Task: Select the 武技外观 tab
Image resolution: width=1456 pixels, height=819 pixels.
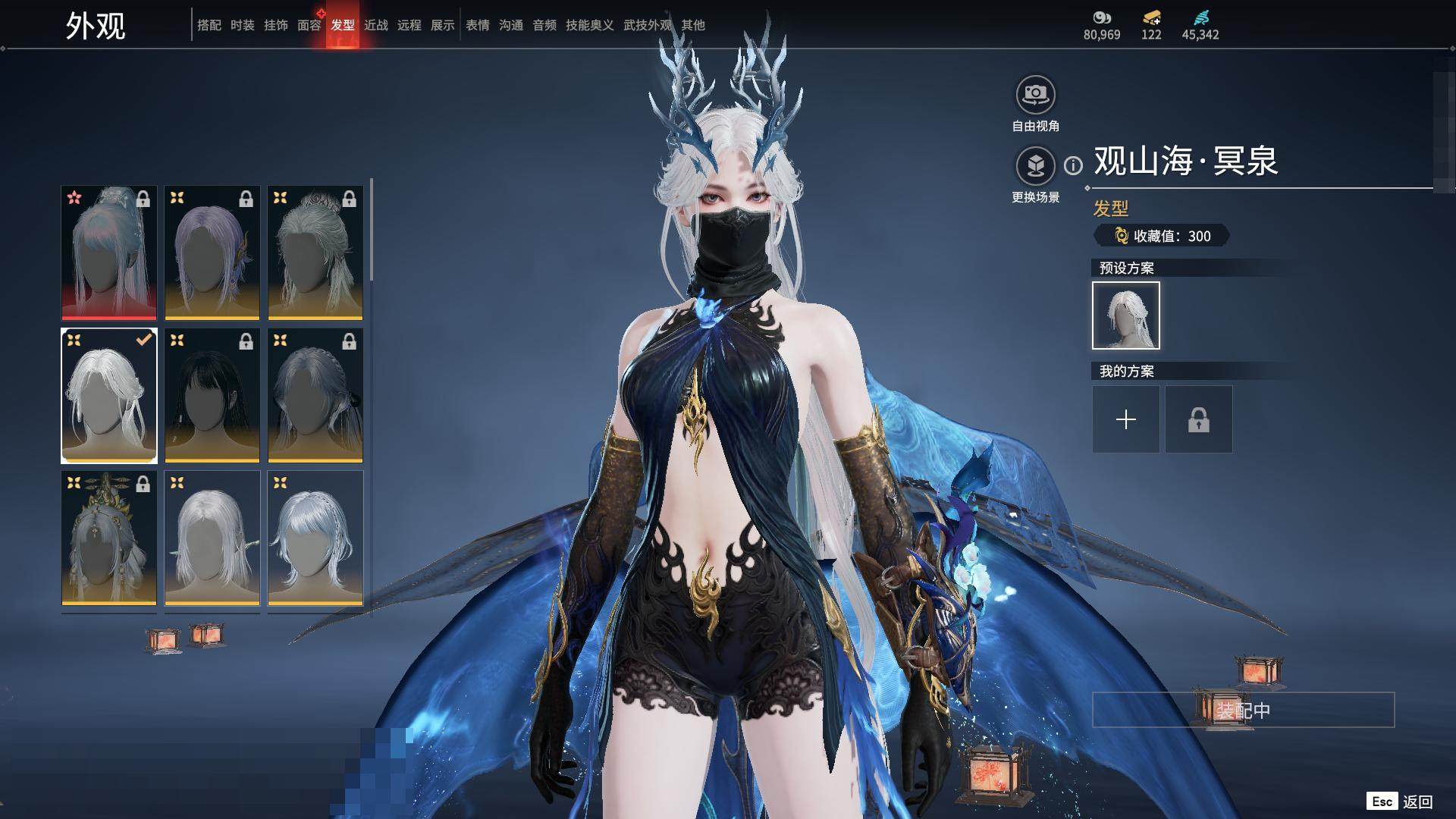Action: pyautogui.click(x=647, y=25)
